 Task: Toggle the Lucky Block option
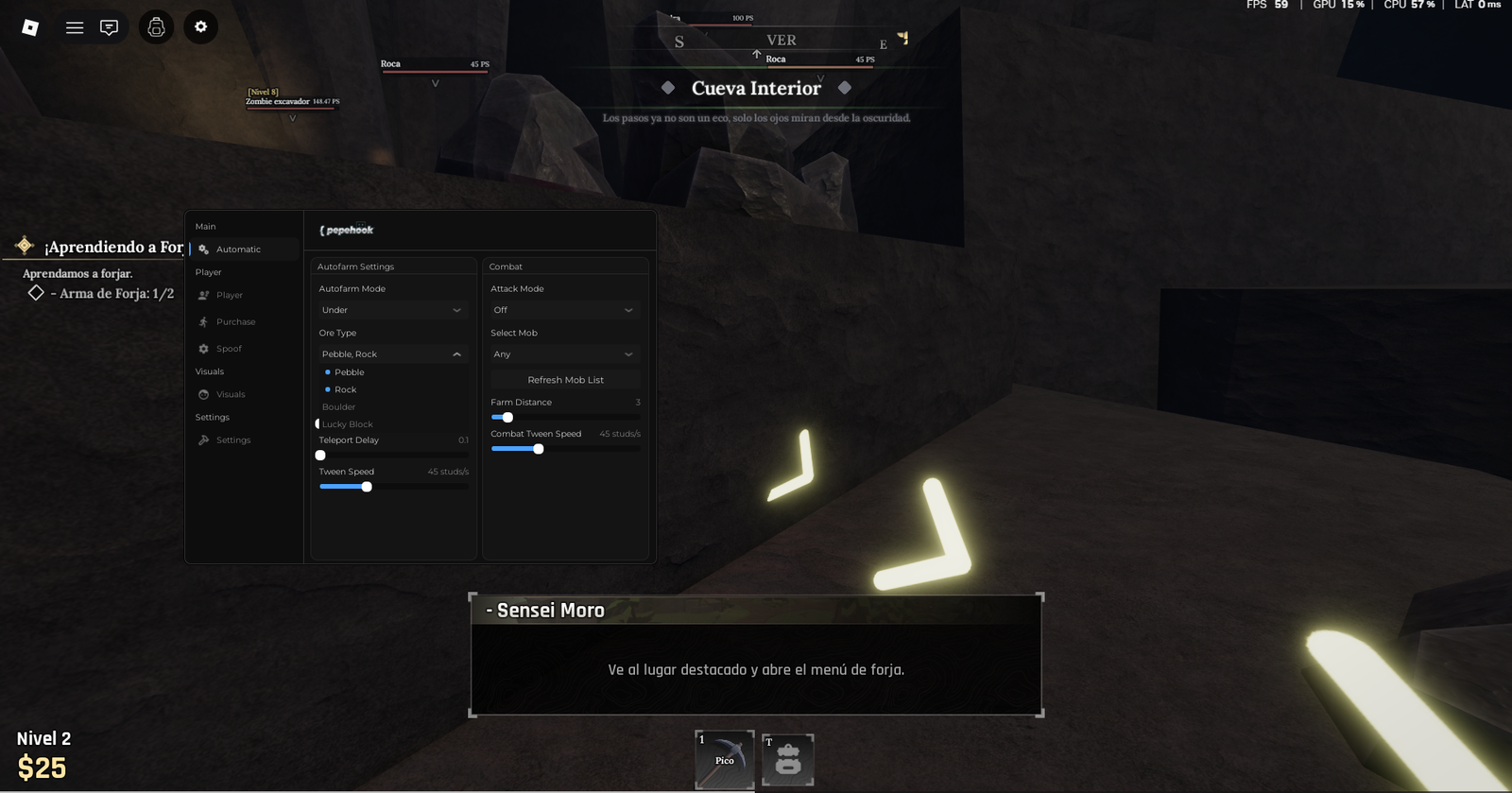(346, 423)
